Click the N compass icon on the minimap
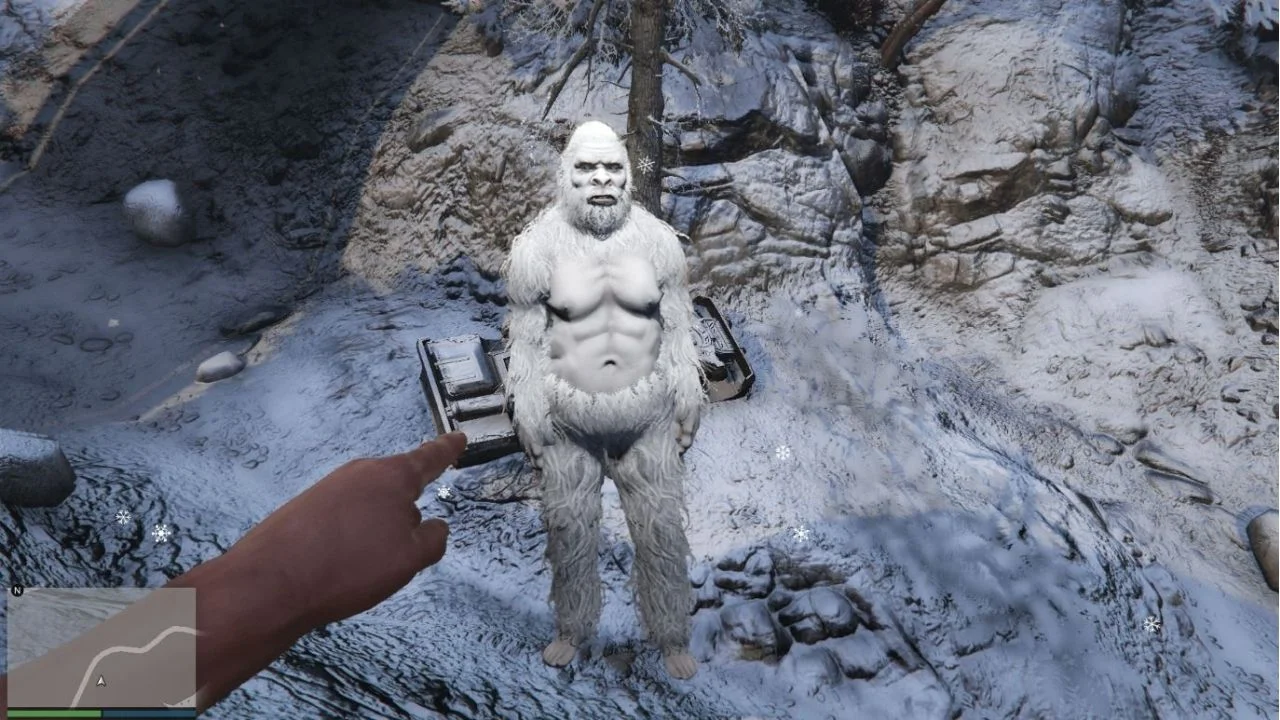 pyautogui.click(x=17, y=589)
